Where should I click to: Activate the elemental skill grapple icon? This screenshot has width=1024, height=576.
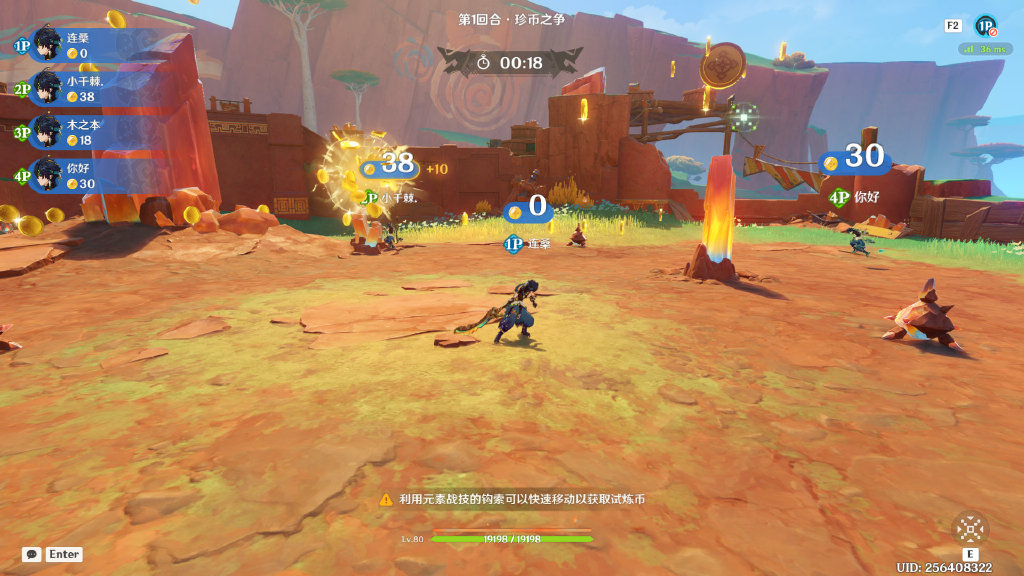[x=969, y=528]
